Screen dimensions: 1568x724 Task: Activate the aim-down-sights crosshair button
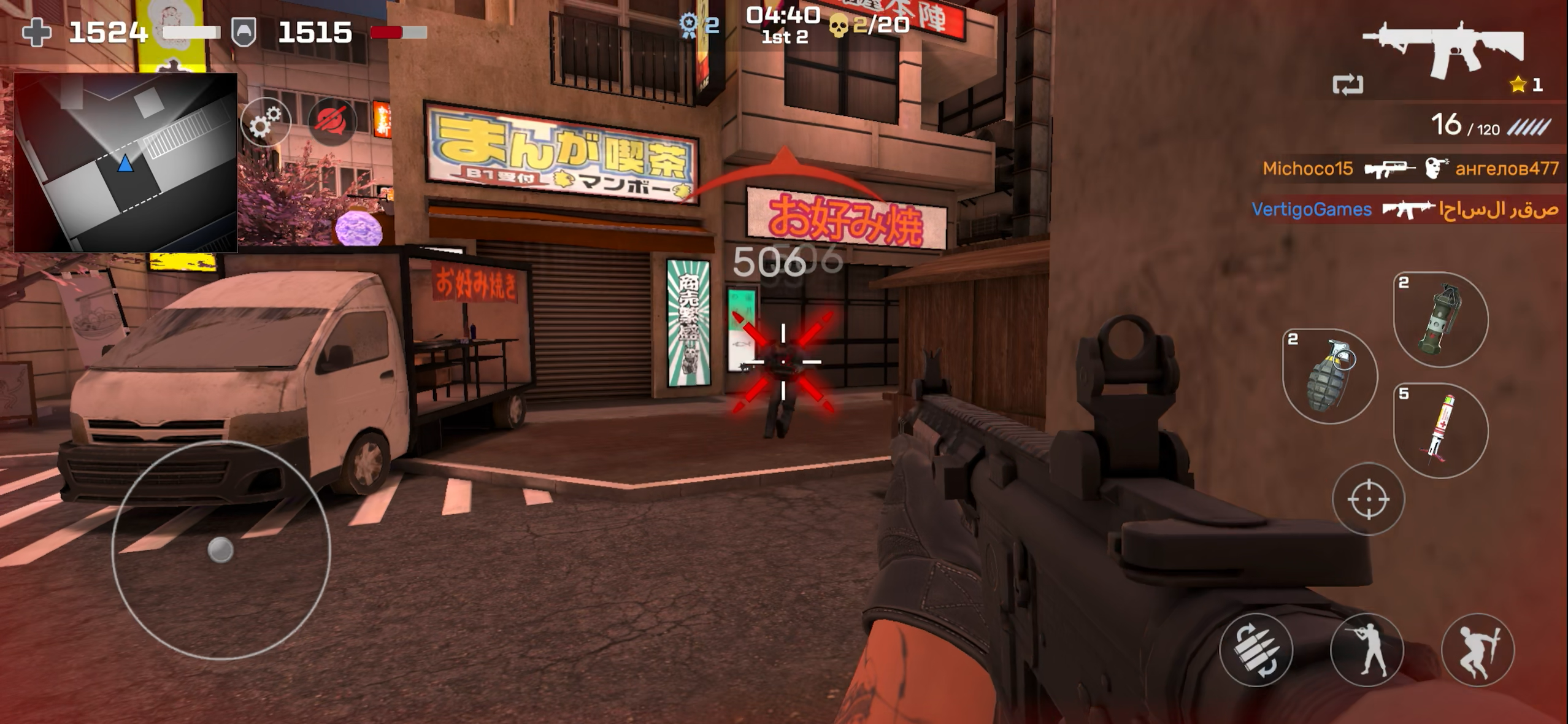click(x=1368, y=499)
